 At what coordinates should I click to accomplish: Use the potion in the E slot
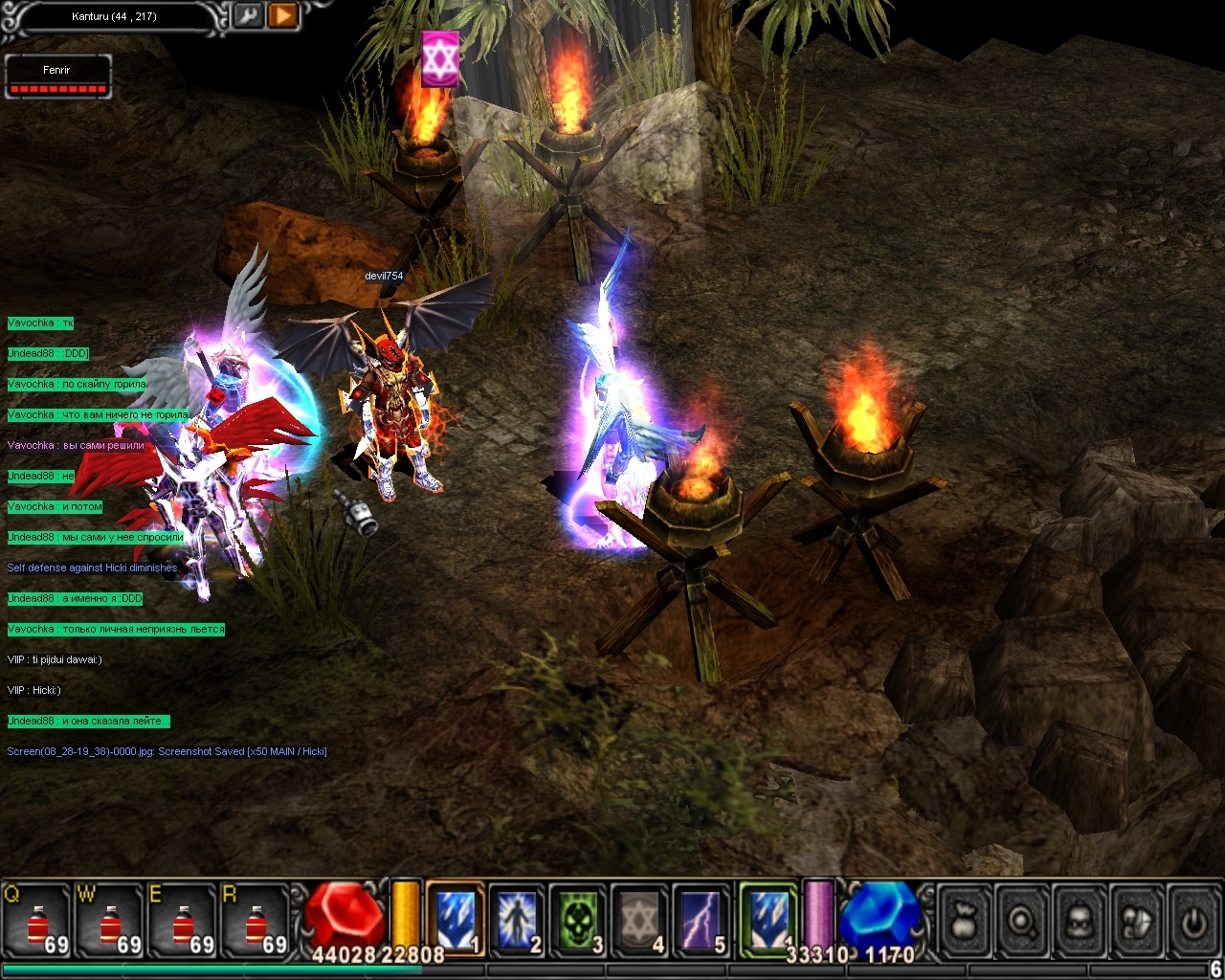[x=184, y=921]
